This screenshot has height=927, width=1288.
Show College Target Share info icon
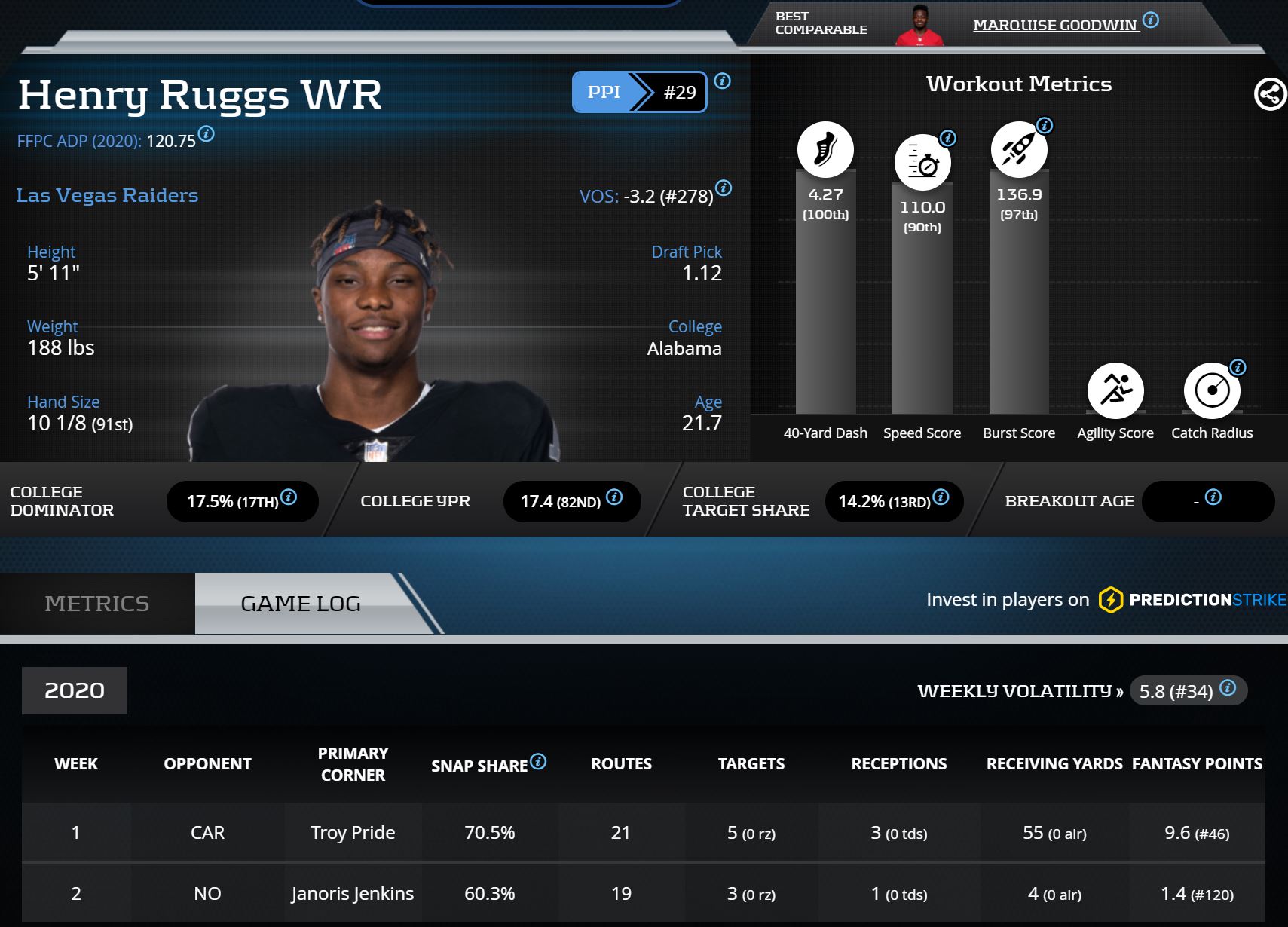(x=941, y=497)
